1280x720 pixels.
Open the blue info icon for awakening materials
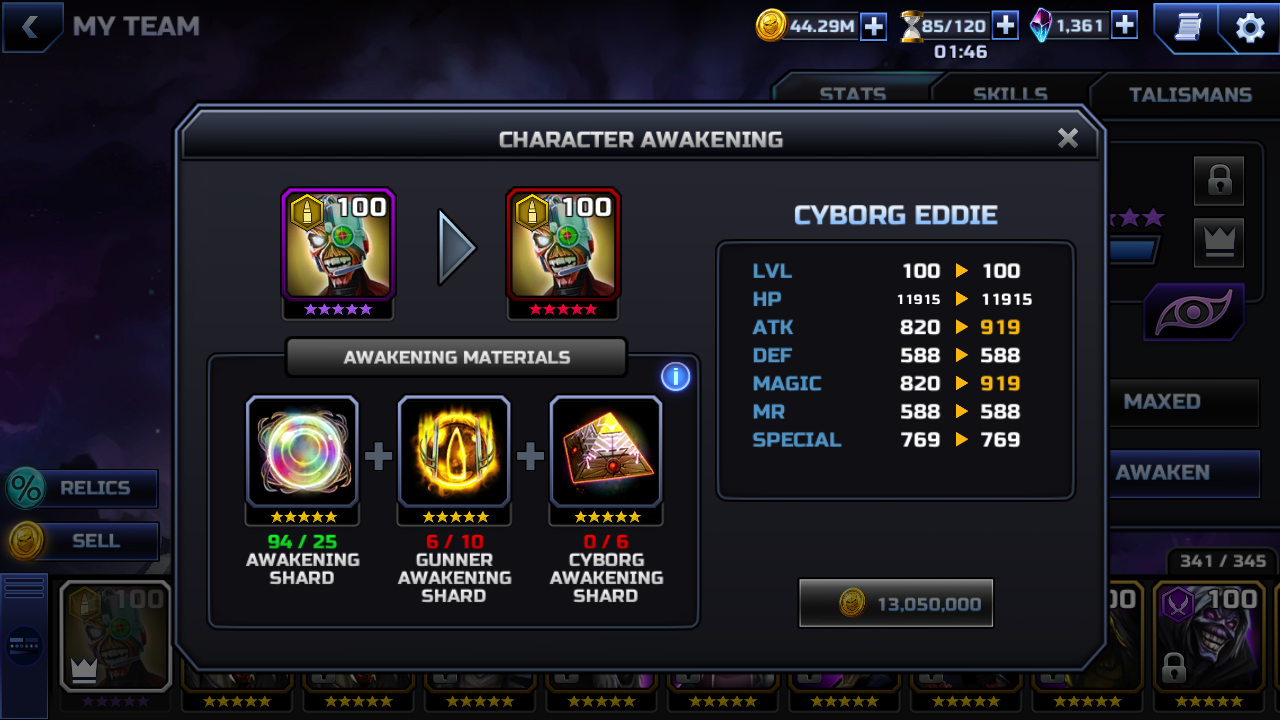pos(675,377)
